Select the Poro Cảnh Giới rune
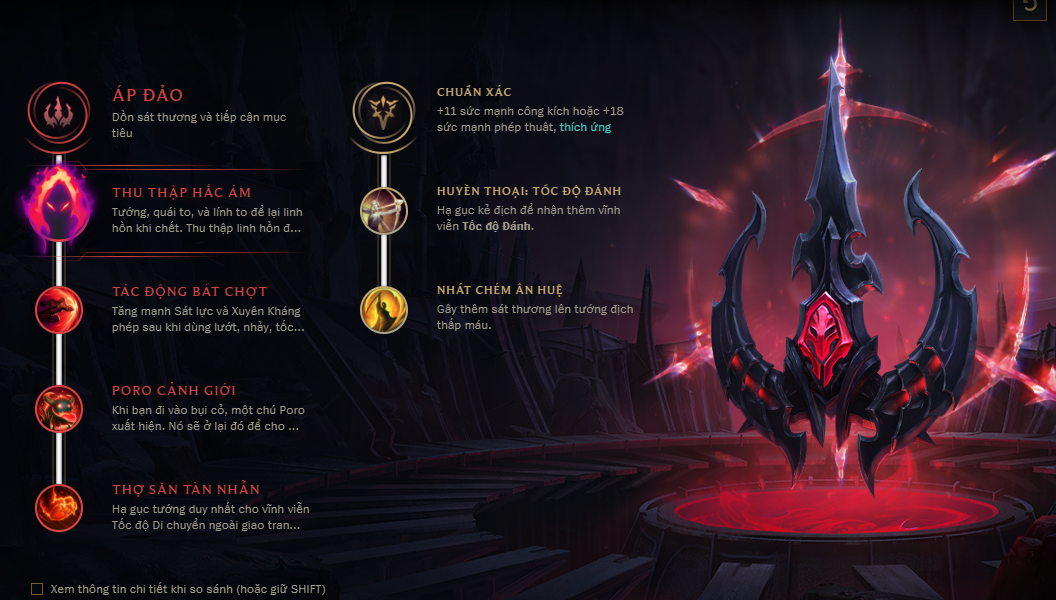 pyautogui.click(x=58, y=408)
